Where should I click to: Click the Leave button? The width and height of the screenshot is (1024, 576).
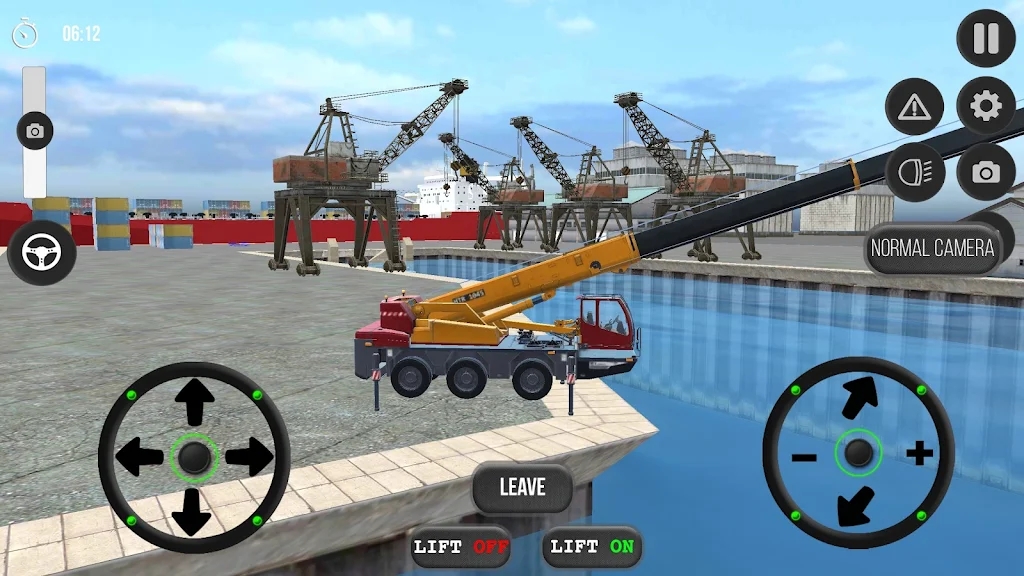(x=522, y=487)
